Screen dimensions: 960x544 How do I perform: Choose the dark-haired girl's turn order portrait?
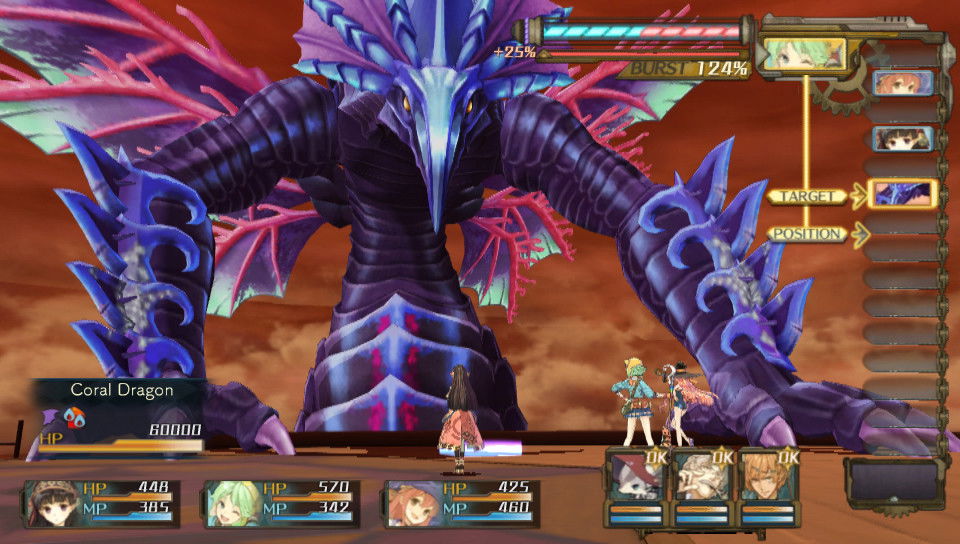(902, 138)
